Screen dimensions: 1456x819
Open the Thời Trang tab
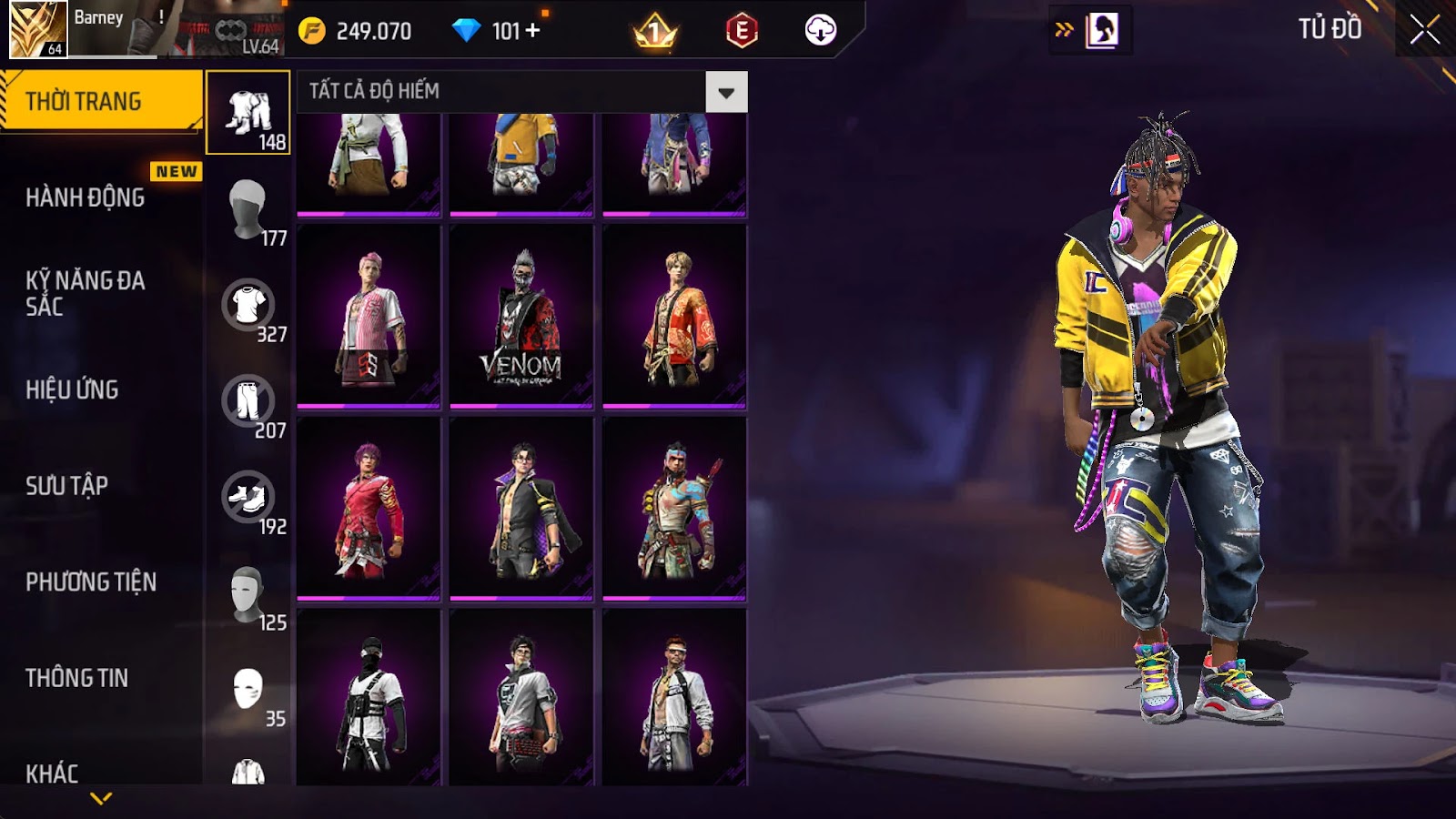tap(100, 101)
